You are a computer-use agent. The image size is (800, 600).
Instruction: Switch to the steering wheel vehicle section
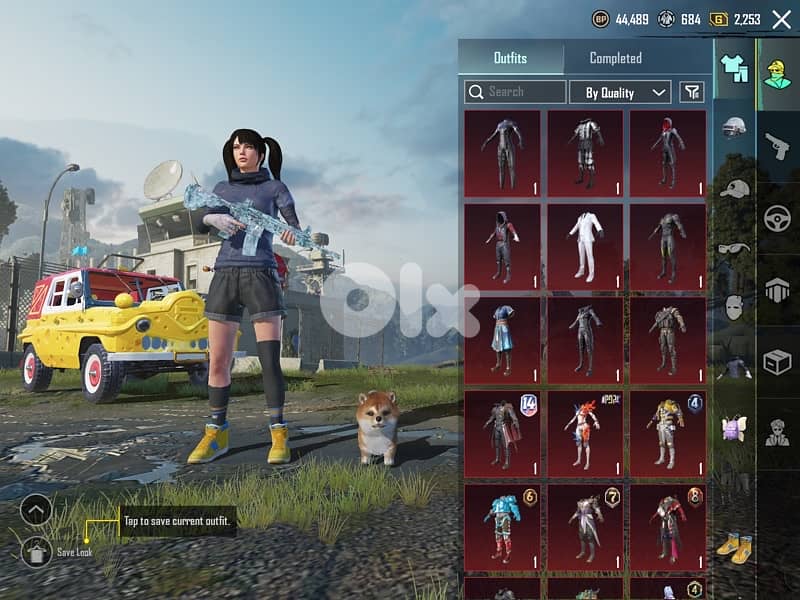(777, 218)
